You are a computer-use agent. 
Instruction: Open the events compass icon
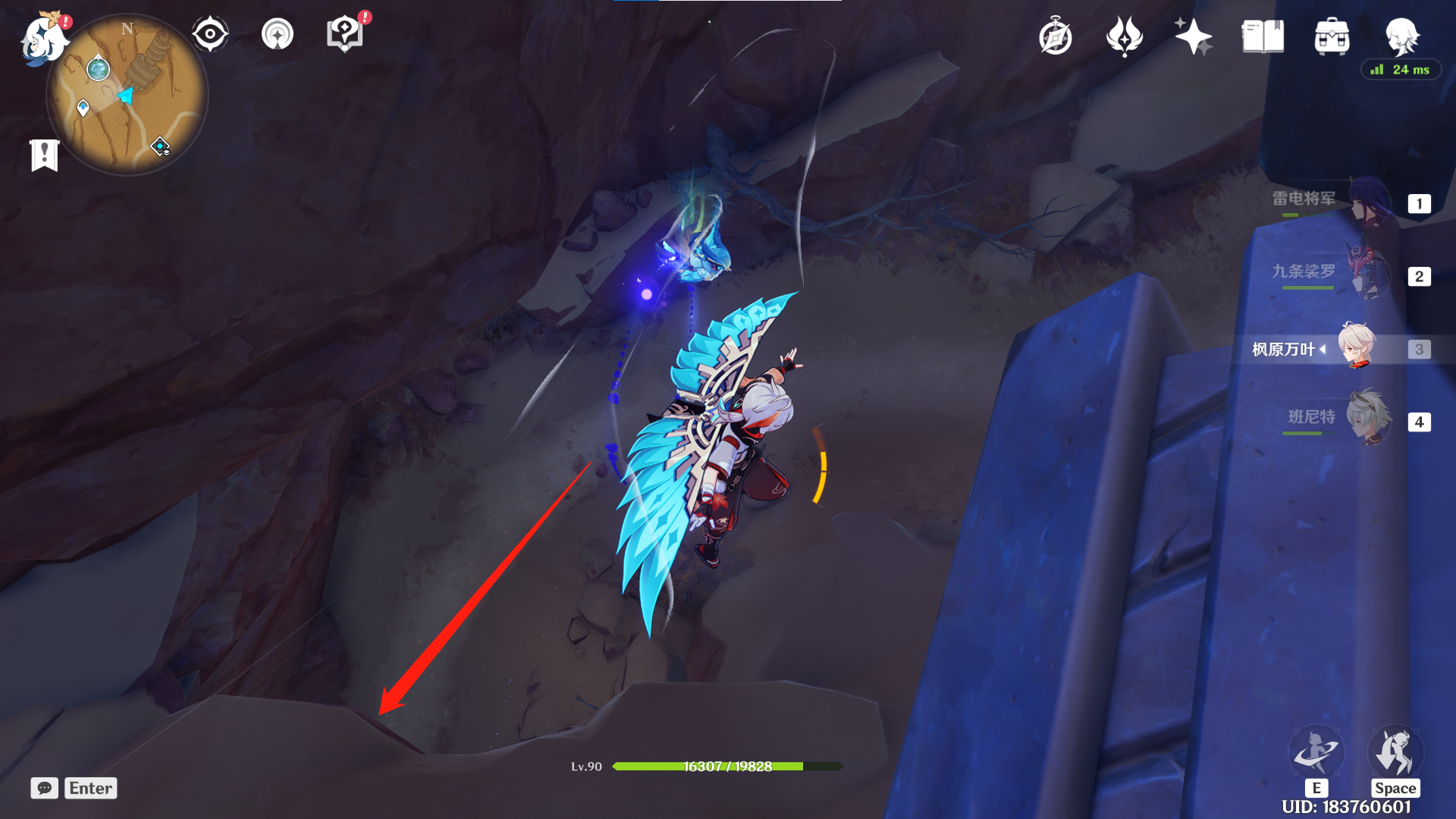point(1056,36)
